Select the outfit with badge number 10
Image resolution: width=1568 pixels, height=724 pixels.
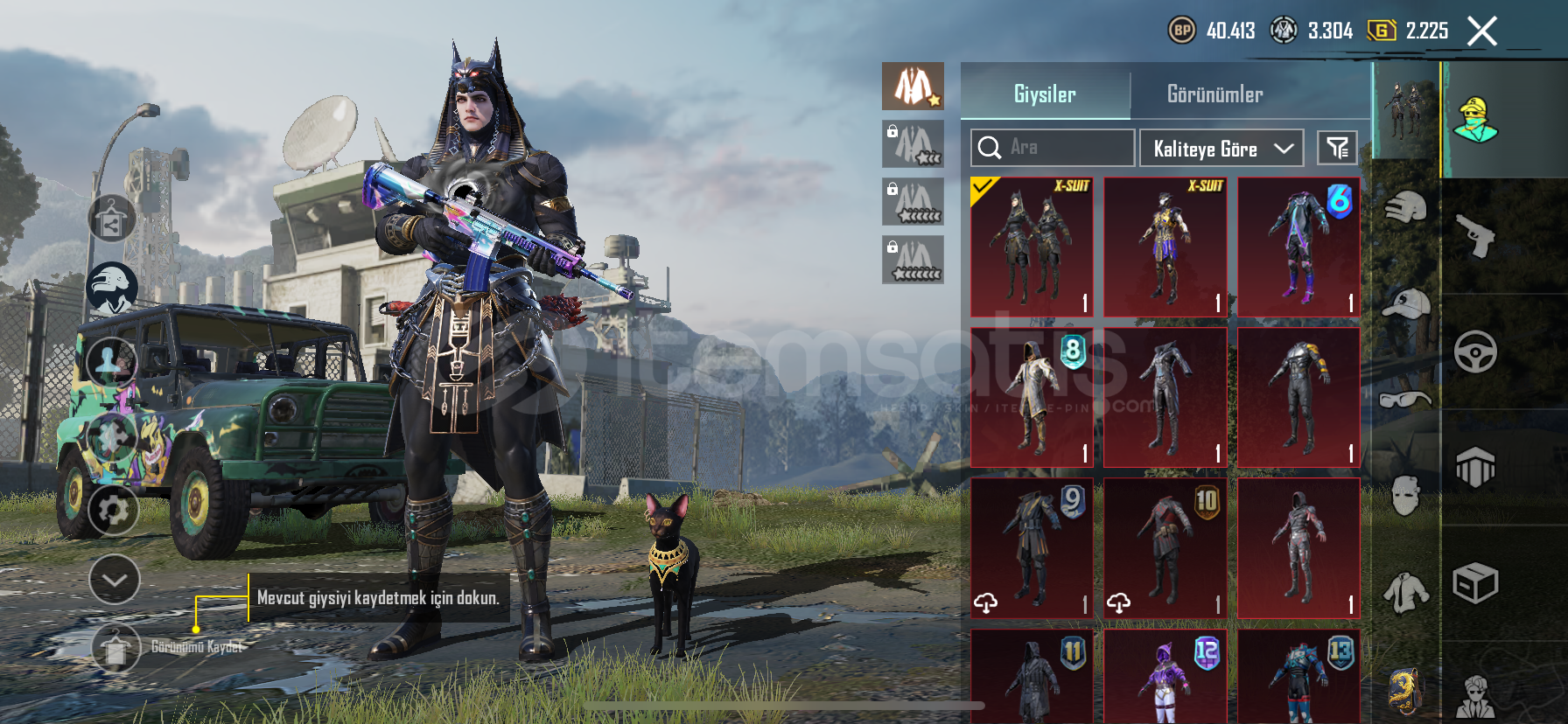1165,548
